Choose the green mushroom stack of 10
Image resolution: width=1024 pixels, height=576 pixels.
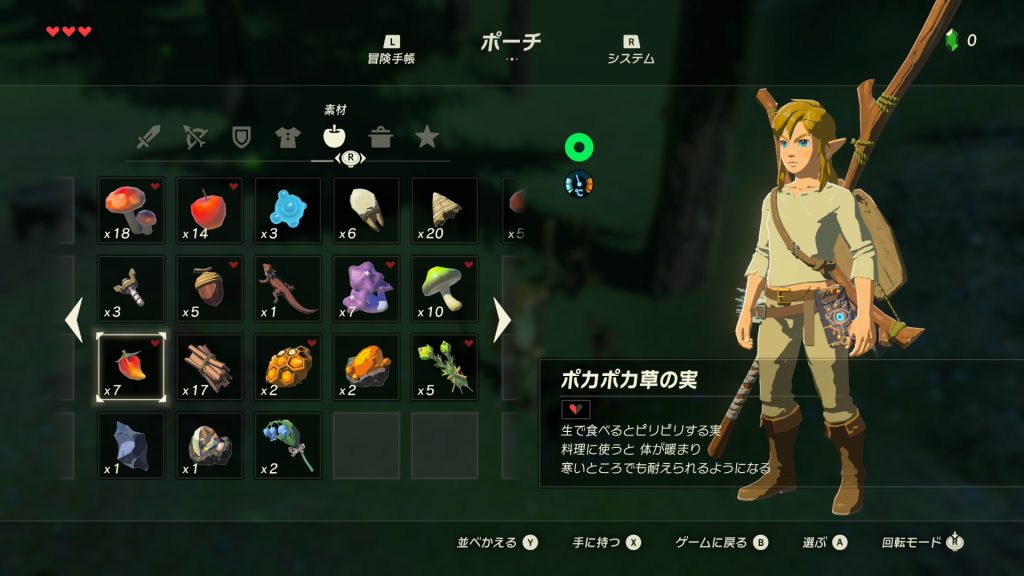coord(444,289)
